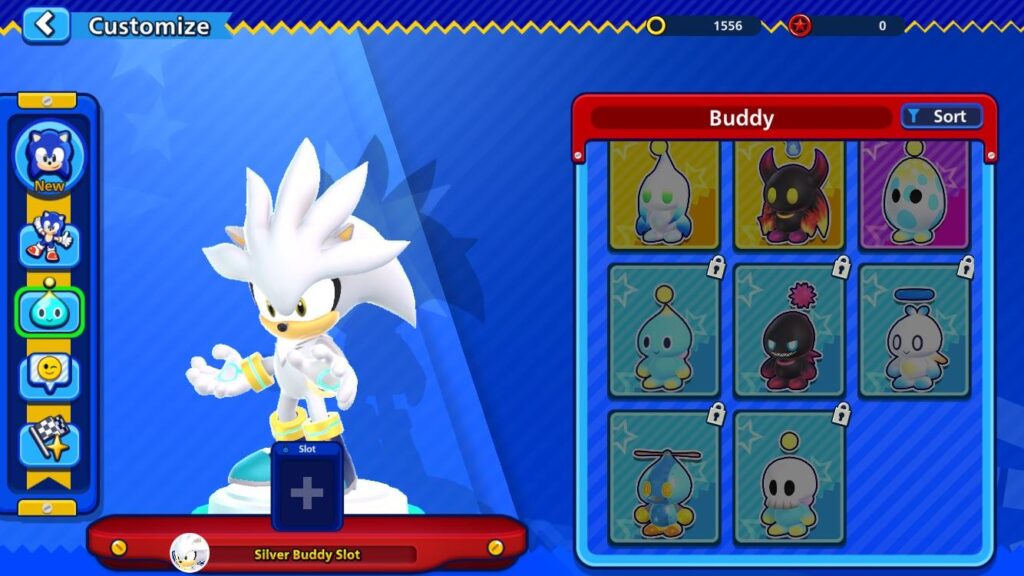Select the blue Chao buddy tab

pos(49,311)
